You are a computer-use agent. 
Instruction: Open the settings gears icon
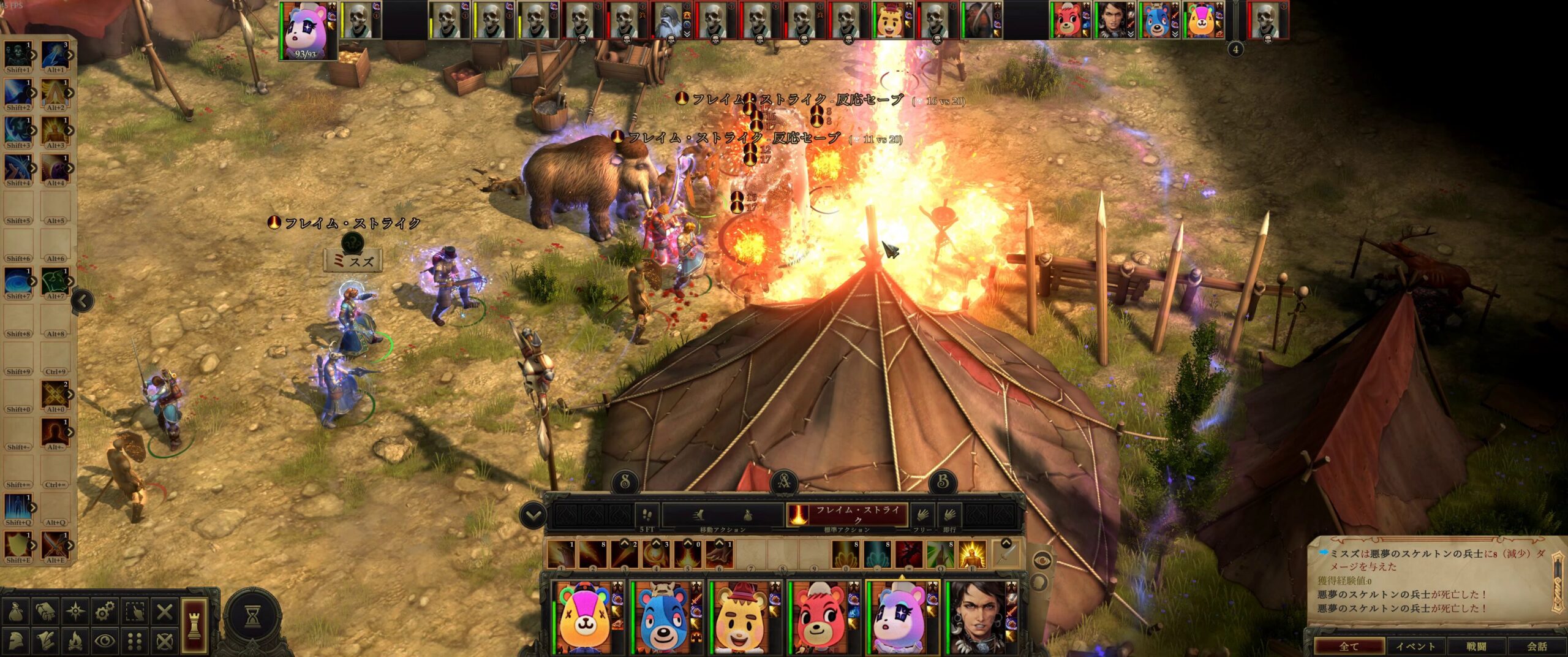tap(105, 612)
